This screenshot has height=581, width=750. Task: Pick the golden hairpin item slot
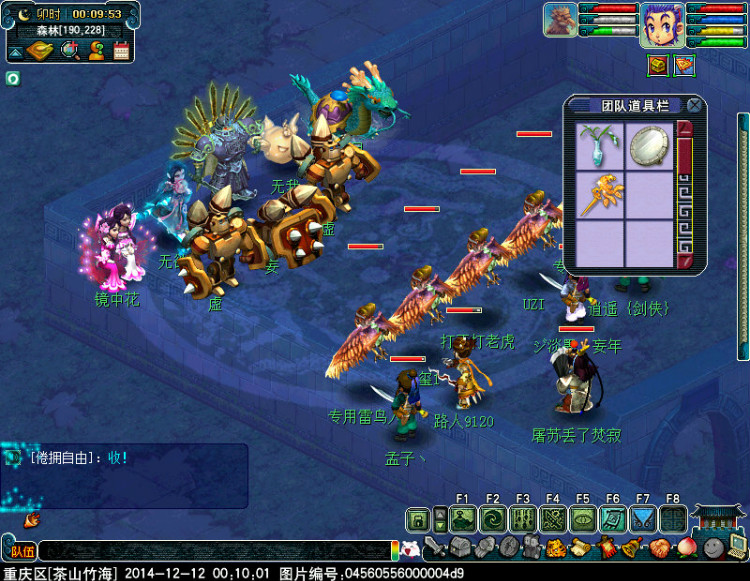pyautogui.click(x=601, y=195)
